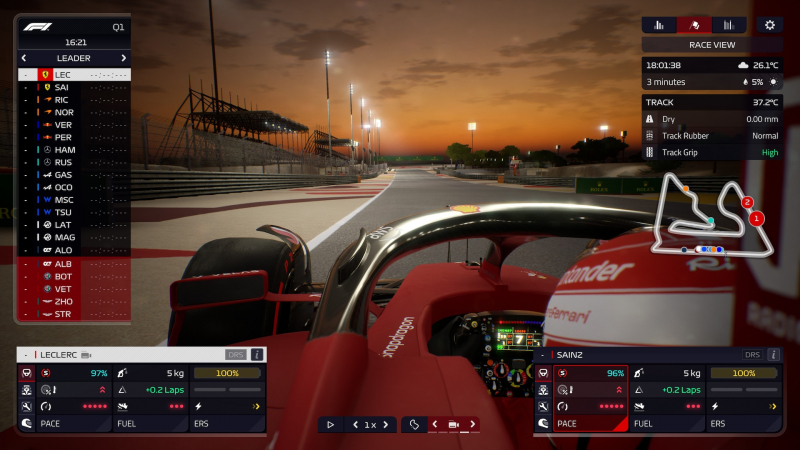800x450 pixels.
Task: Show Sainz's driver info panel
Action: 772,354
